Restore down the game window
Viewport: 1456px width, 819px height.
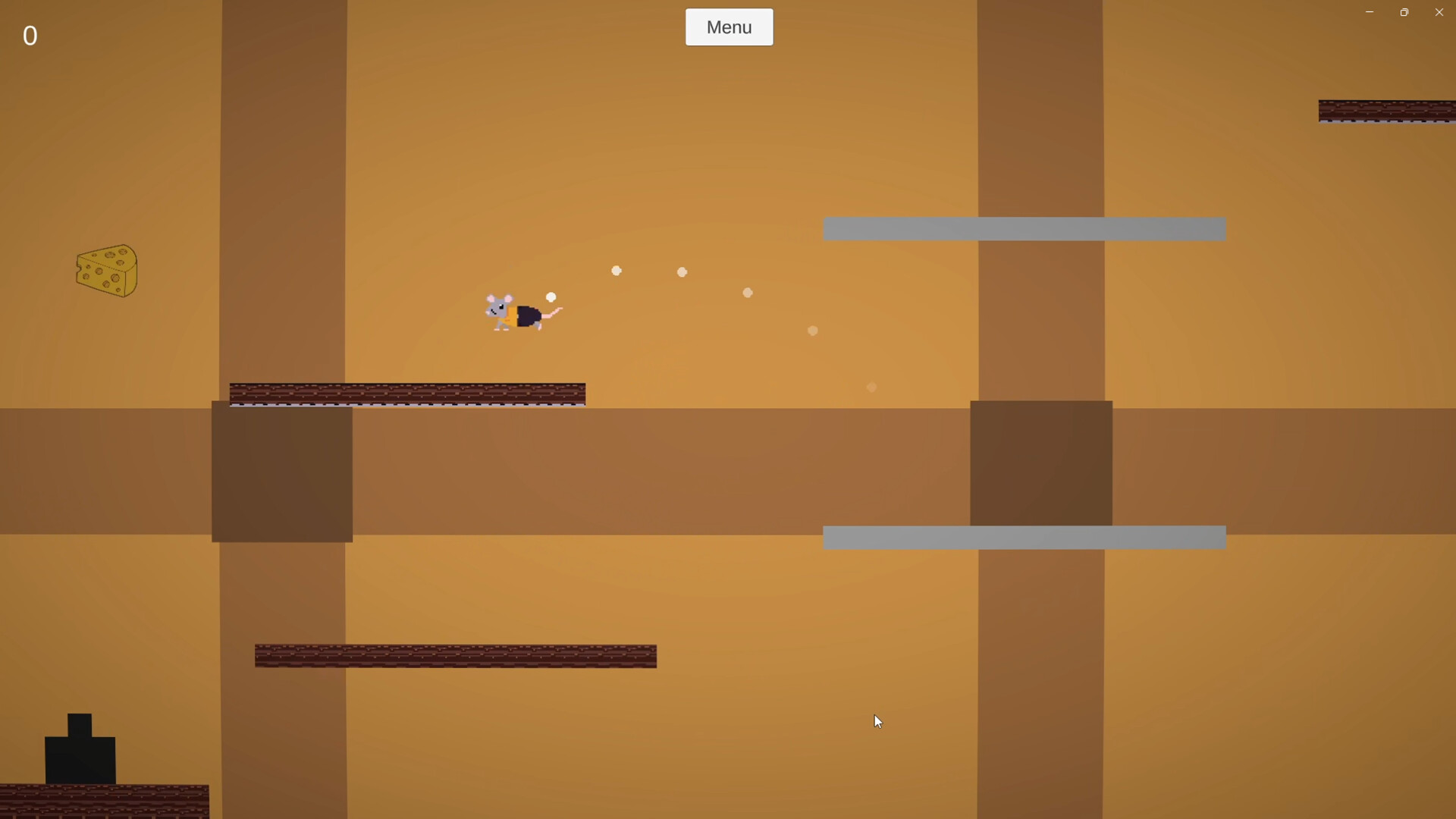[1404, 11]
